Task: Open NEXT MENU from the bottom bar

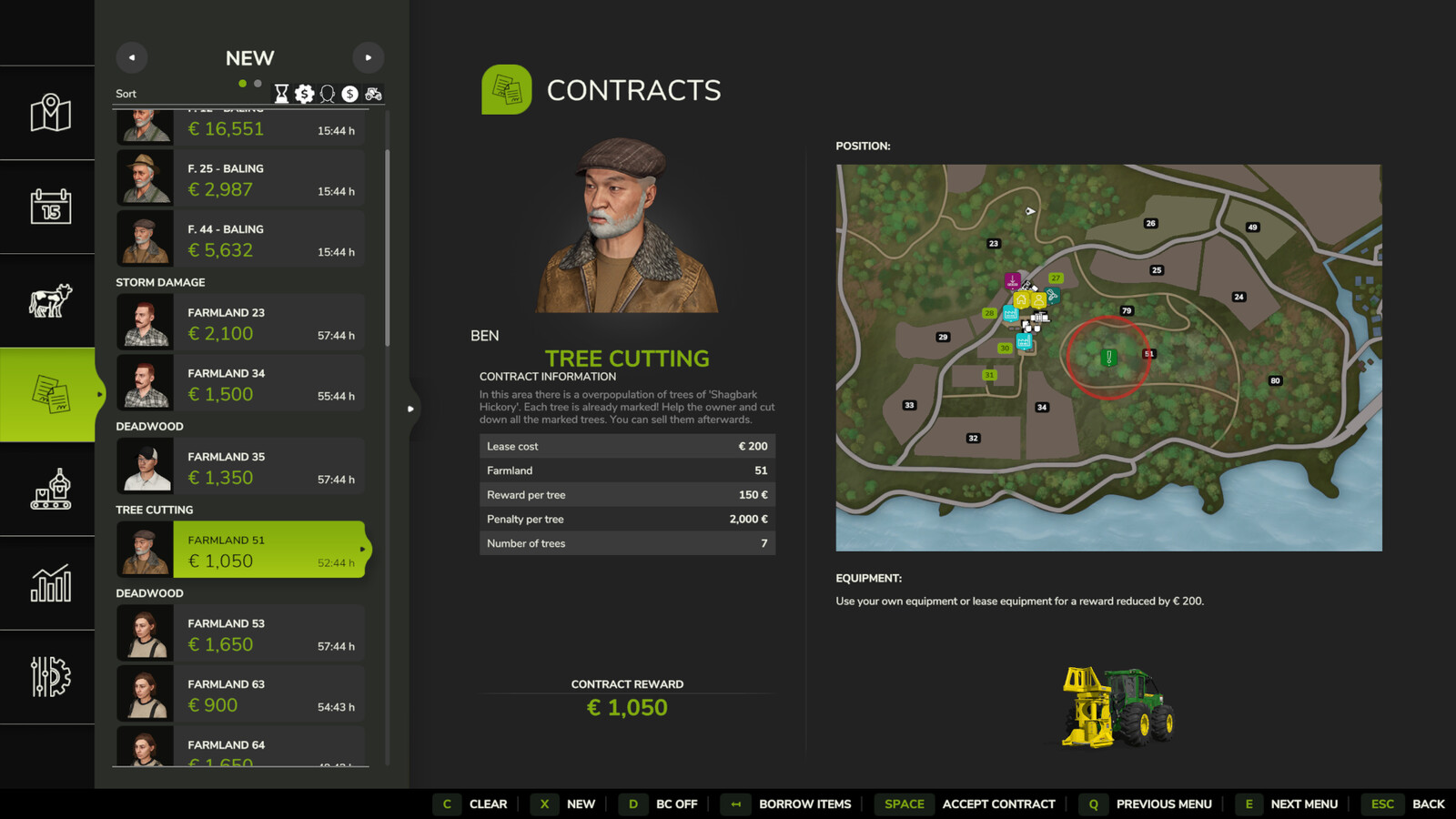Action: pos(1304,804)
